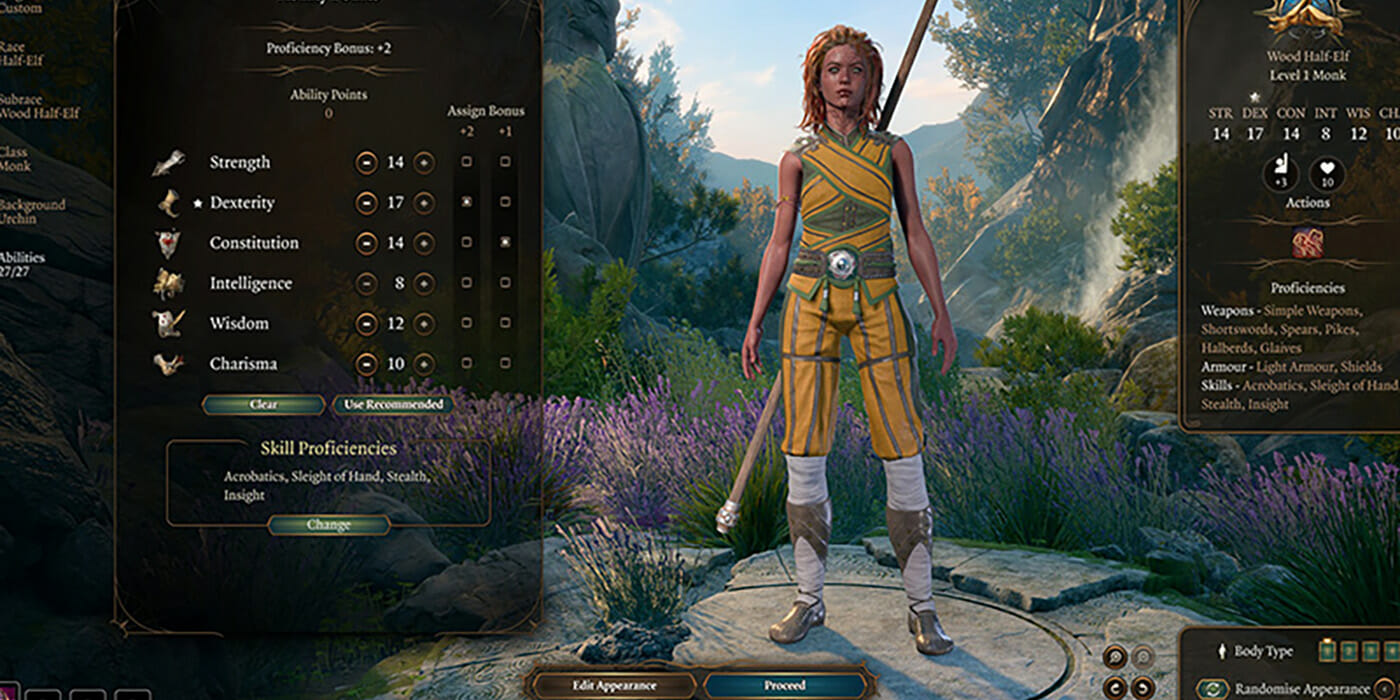Select the Monk action icon
This screenshot has height=700, width=1400.
1307,244
